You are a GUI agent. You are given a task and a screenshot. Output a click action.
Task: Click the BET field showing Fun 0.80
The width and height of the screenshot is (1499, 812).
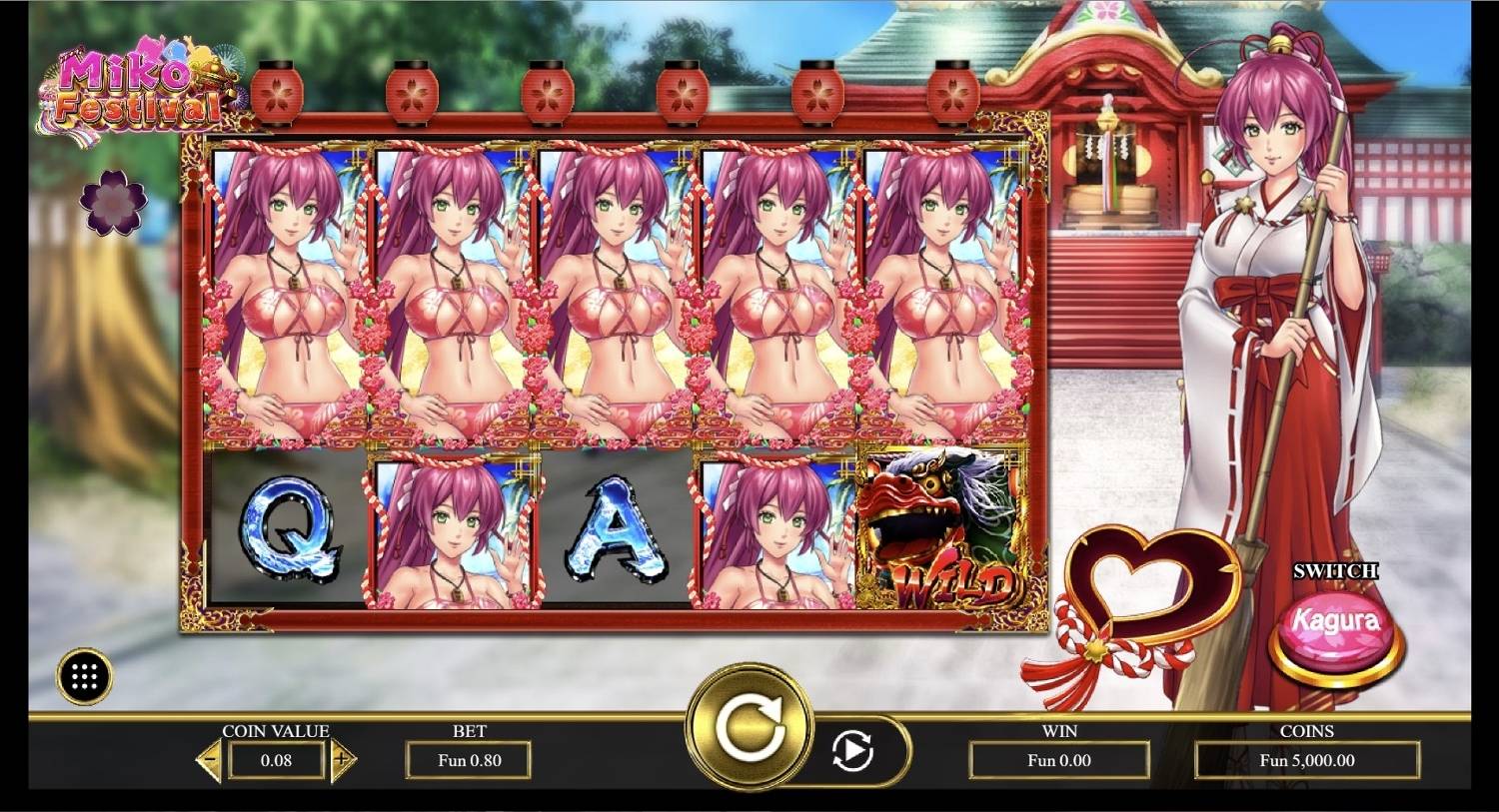[470, 760]
